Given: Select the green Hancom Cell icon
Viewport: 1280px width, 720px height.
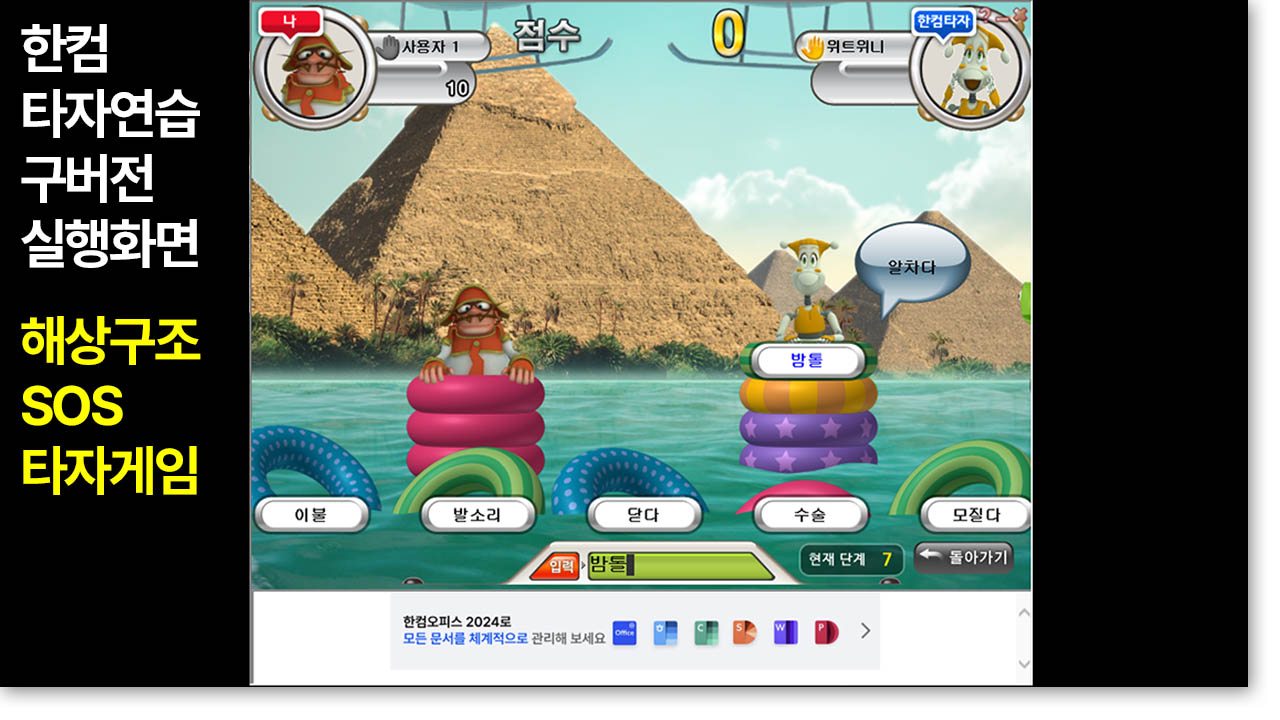Looking at the screenshot, I should (706, 632).
